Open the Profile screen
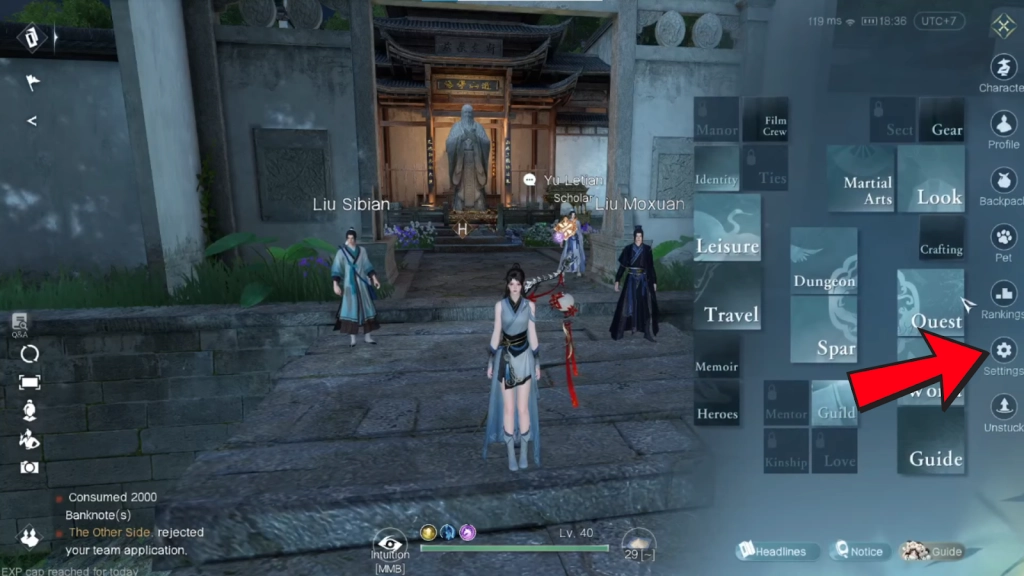Image resolution: width=1024 pixels, height=576 pixels. pos(1003,124)
